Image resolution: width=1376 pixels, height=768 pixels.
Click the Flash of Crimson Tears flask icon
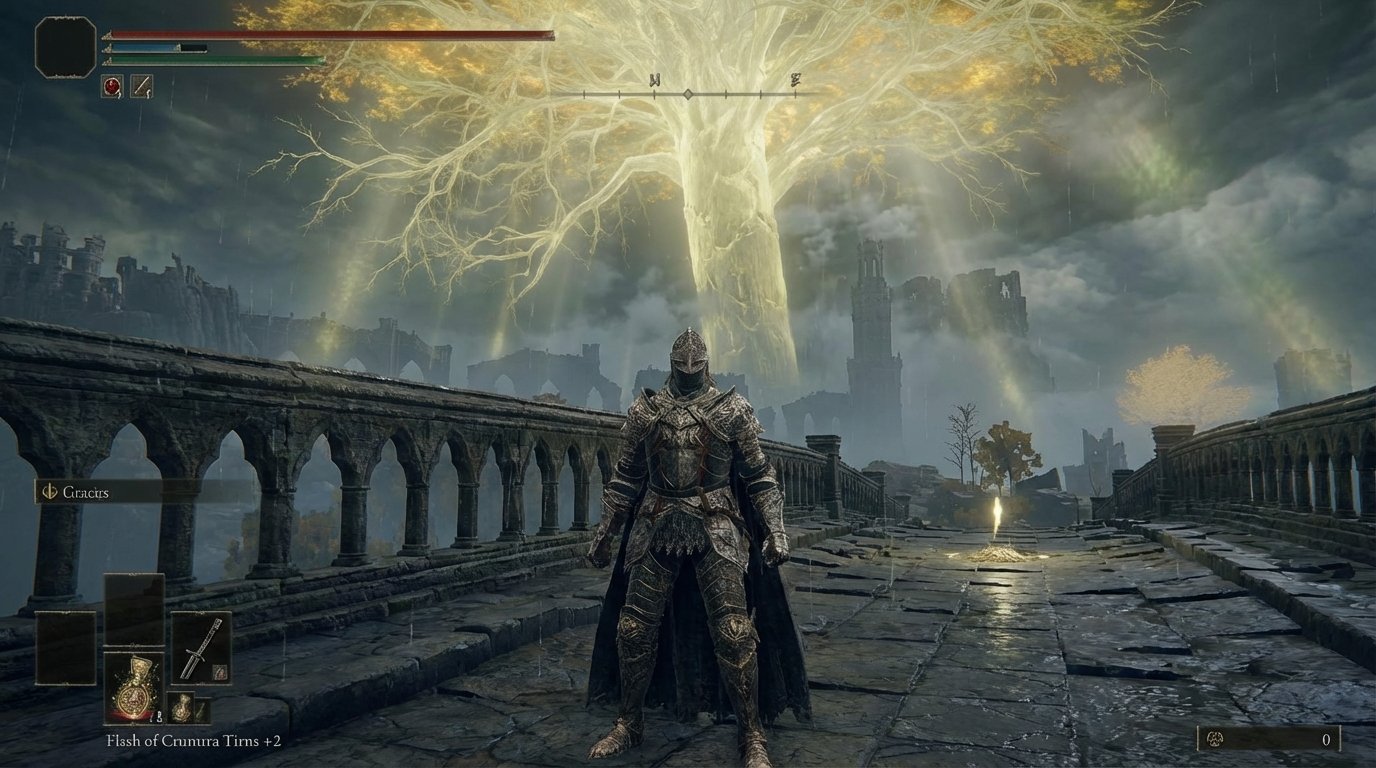pyautogui.click(x=134, y=687)
